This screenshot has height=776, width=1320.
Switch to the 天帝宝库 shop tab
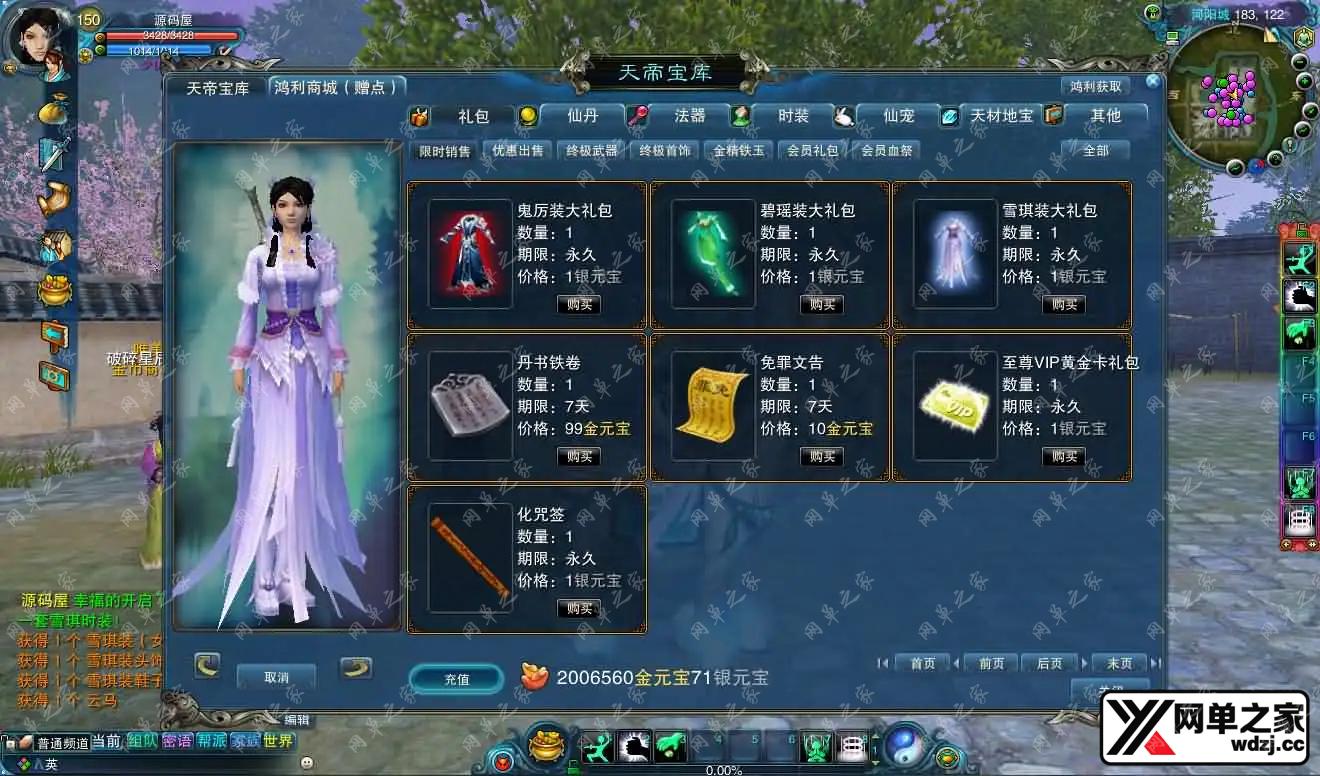(217, 87)
